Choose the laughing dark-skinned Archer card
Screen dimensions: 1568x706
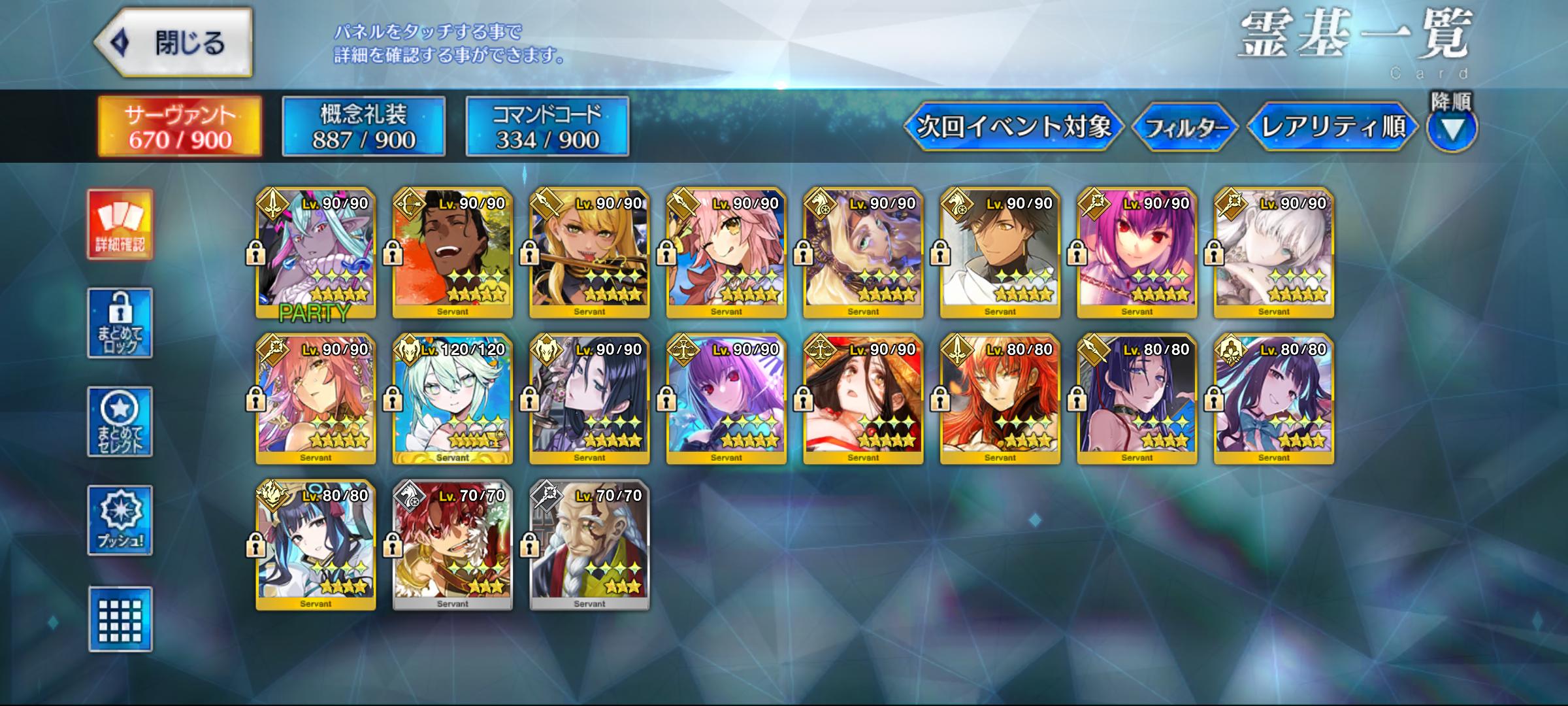(453, 253)
